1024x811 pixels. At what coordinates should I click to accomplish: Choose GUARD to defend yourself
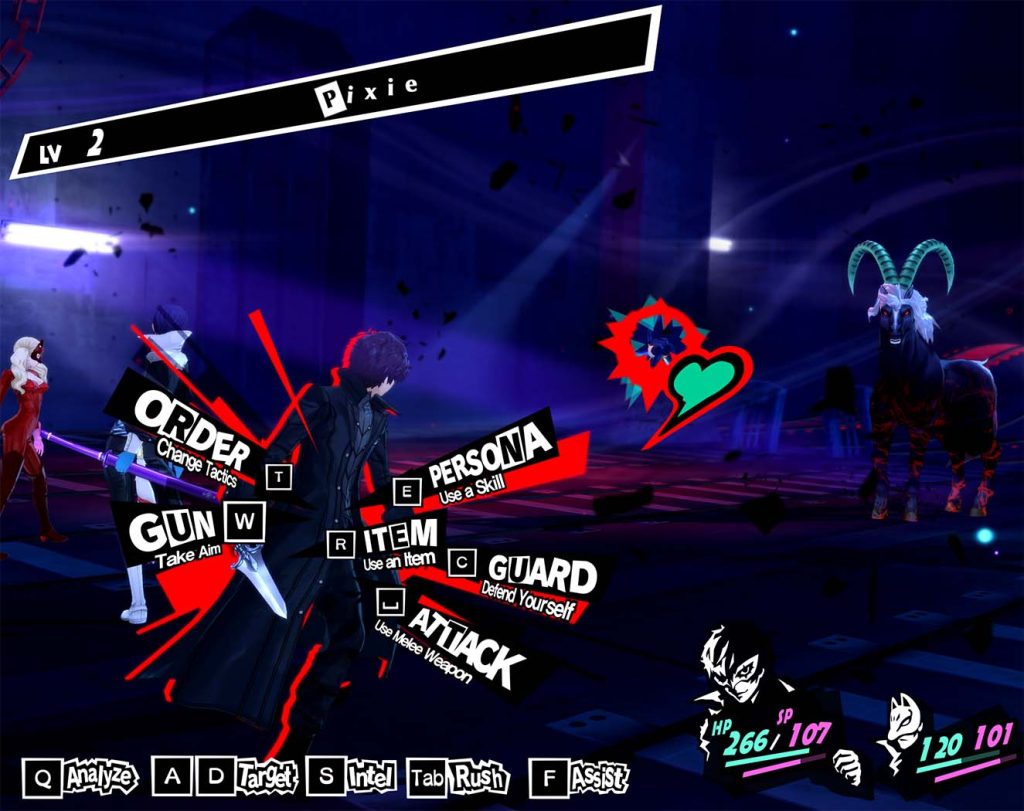click(540, 581)
